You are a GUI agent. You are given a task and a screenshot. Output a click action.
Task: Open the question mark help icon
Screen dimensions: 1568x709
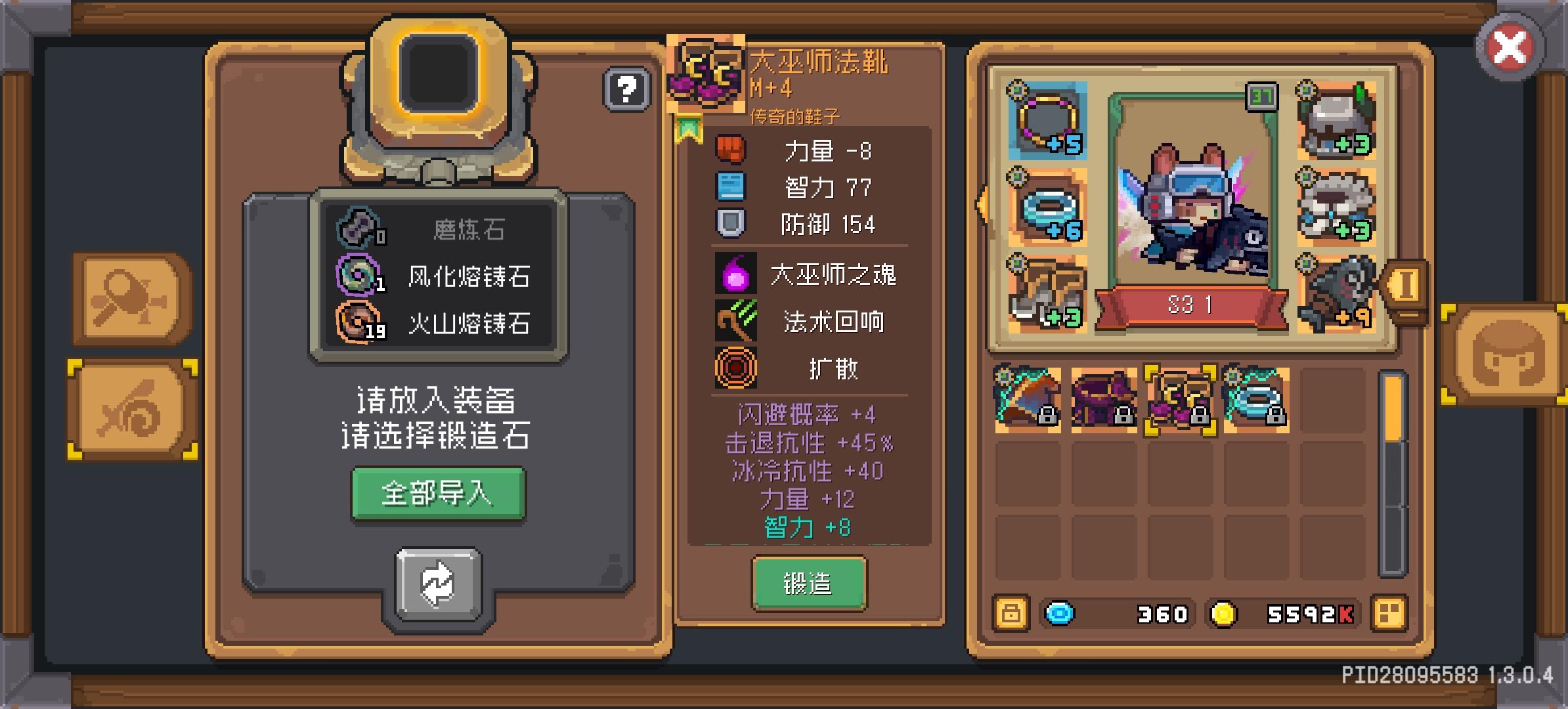pyautogui.click(x=626, y=88)
